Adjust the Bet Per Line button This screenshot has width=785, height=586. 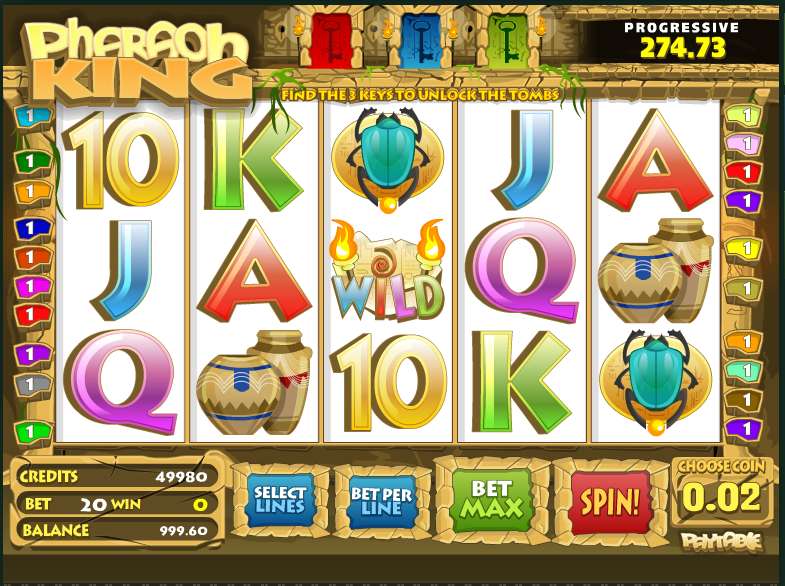pyautogui.click(x=382, y=497)
